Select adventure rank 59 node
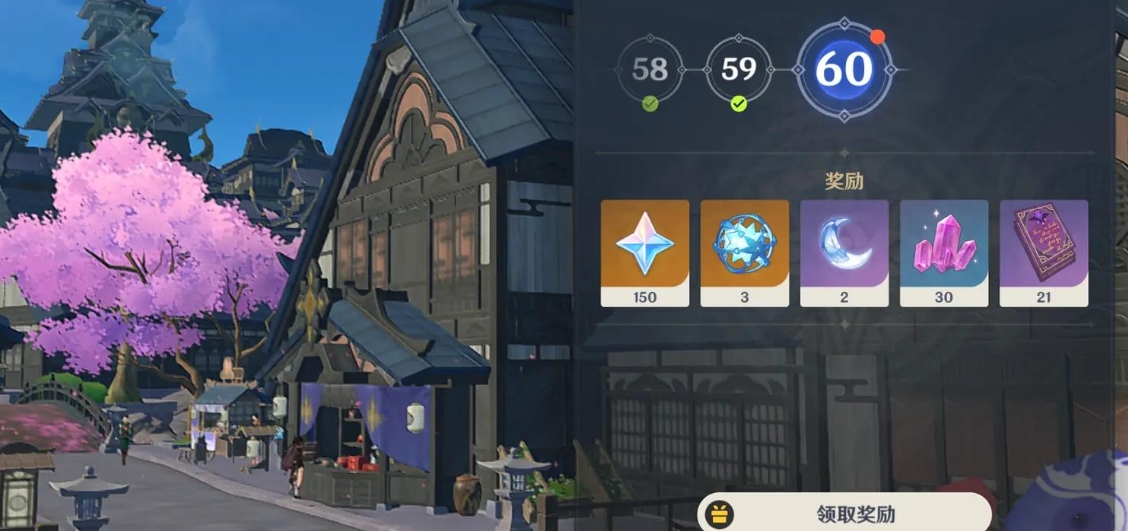Image resolution: width=1128 pixels, height=531 pixels. [738, 69]
